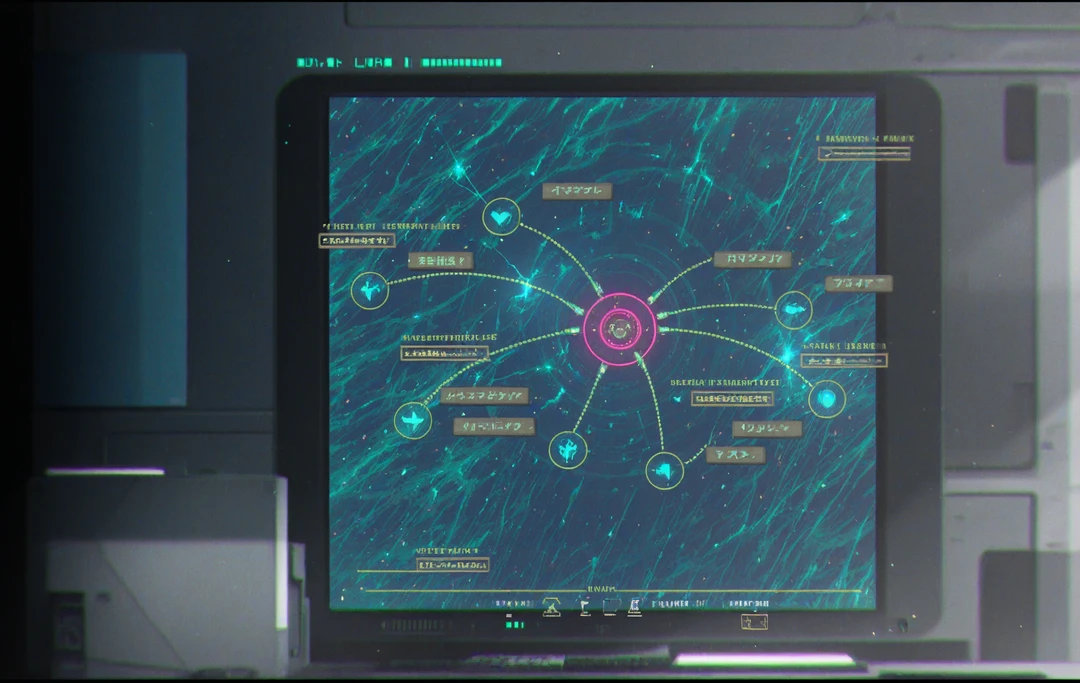Click the central pink ringed node
Screen dimensions: 1080x683
[620, 328]
